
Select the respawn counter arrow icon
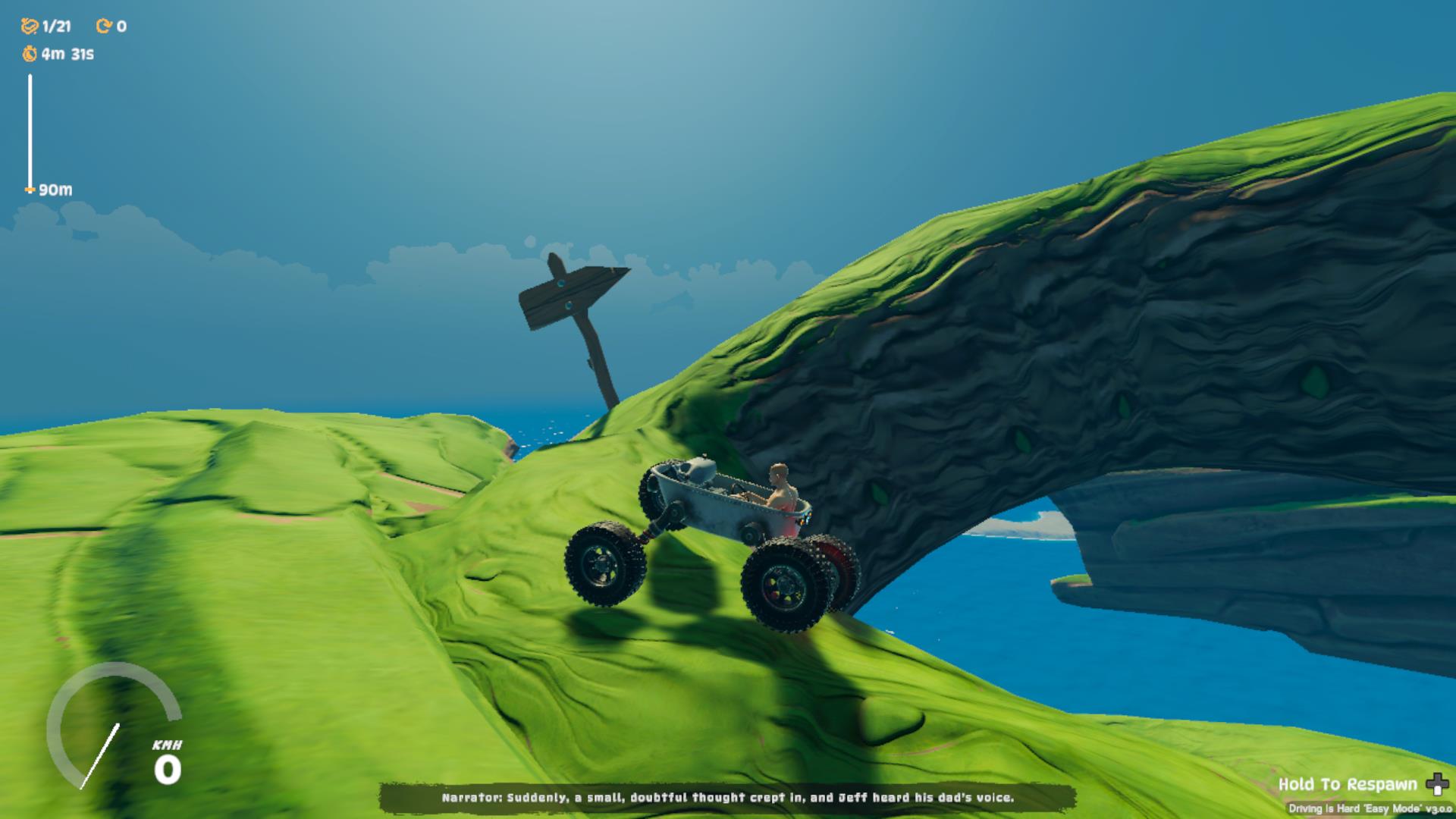(102, 24)
